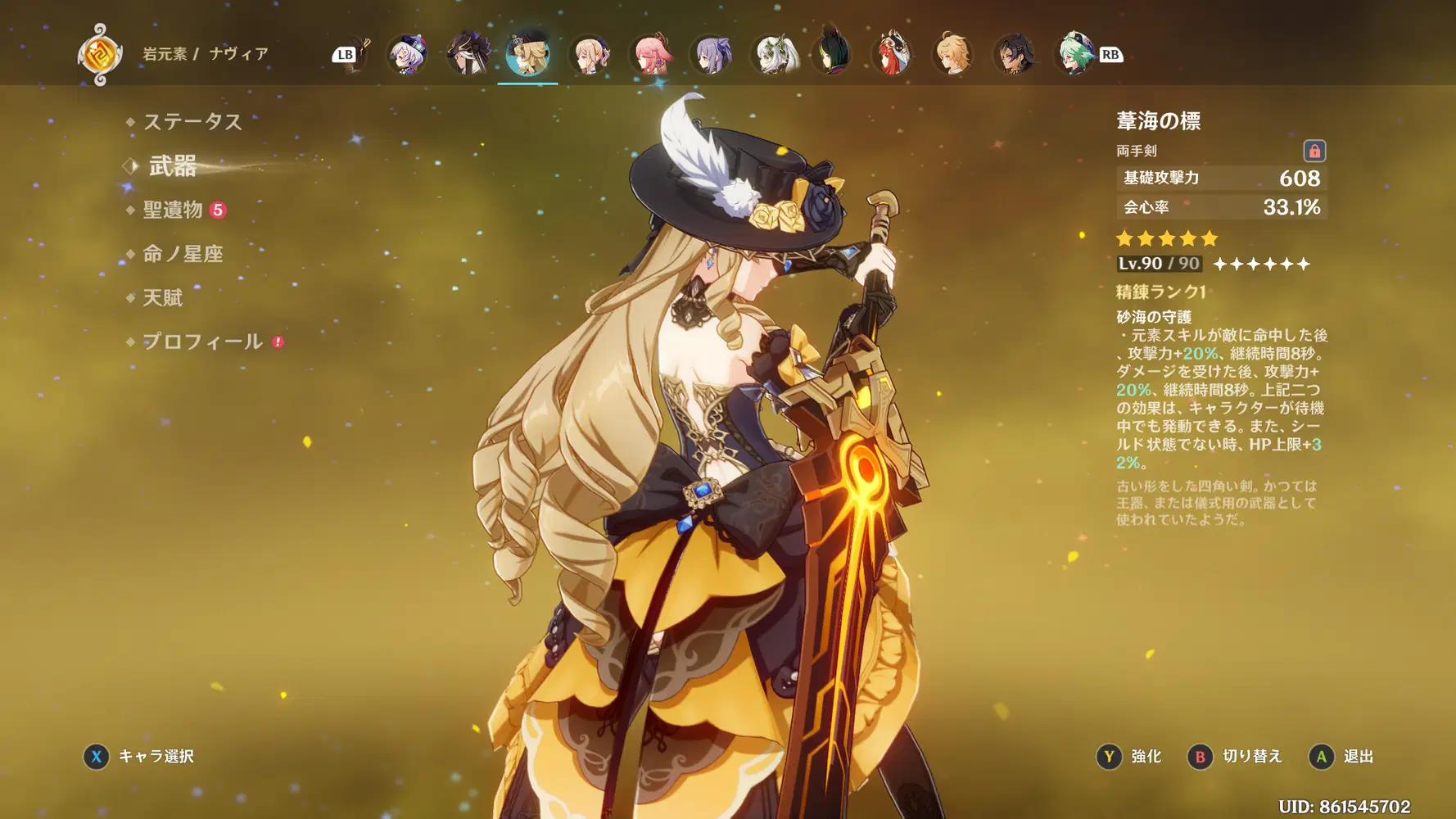
Task: Select Sucrose's green-haired portrait
Action: 1074,54
